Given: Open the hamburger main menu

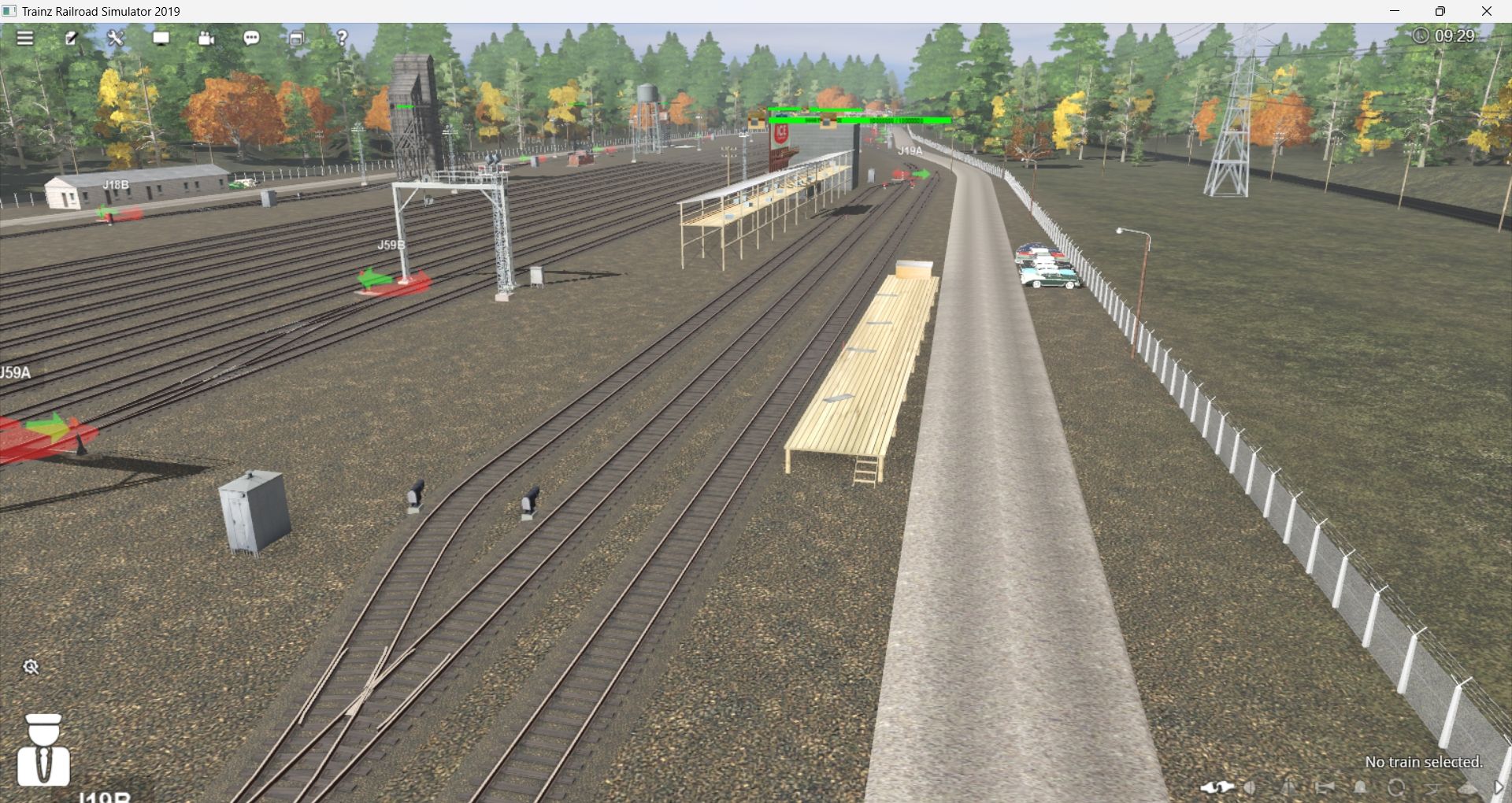Looking at the screenshot, I should pyautogui.click(x=25, y=38).
